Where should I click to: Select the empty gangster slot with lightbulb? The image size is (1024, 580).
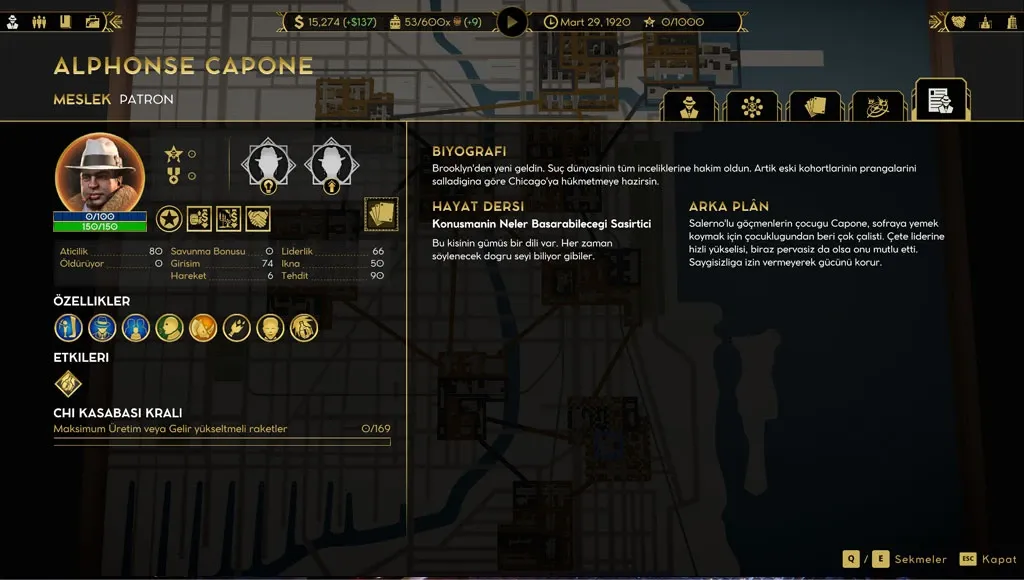[x=268, y=162]
